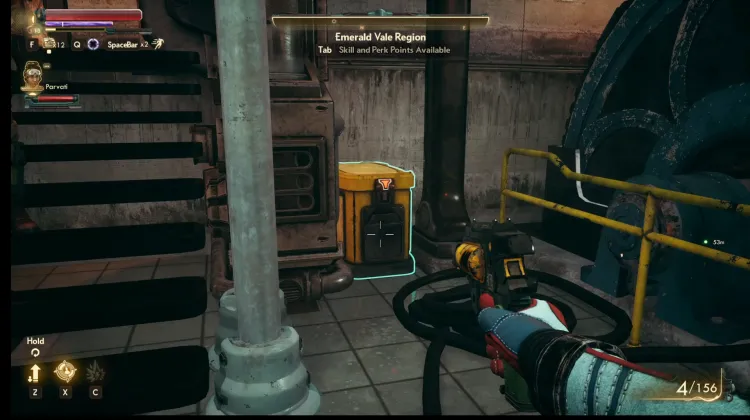Trigger the greyed-out companion burst ability

tap(96, 373)
